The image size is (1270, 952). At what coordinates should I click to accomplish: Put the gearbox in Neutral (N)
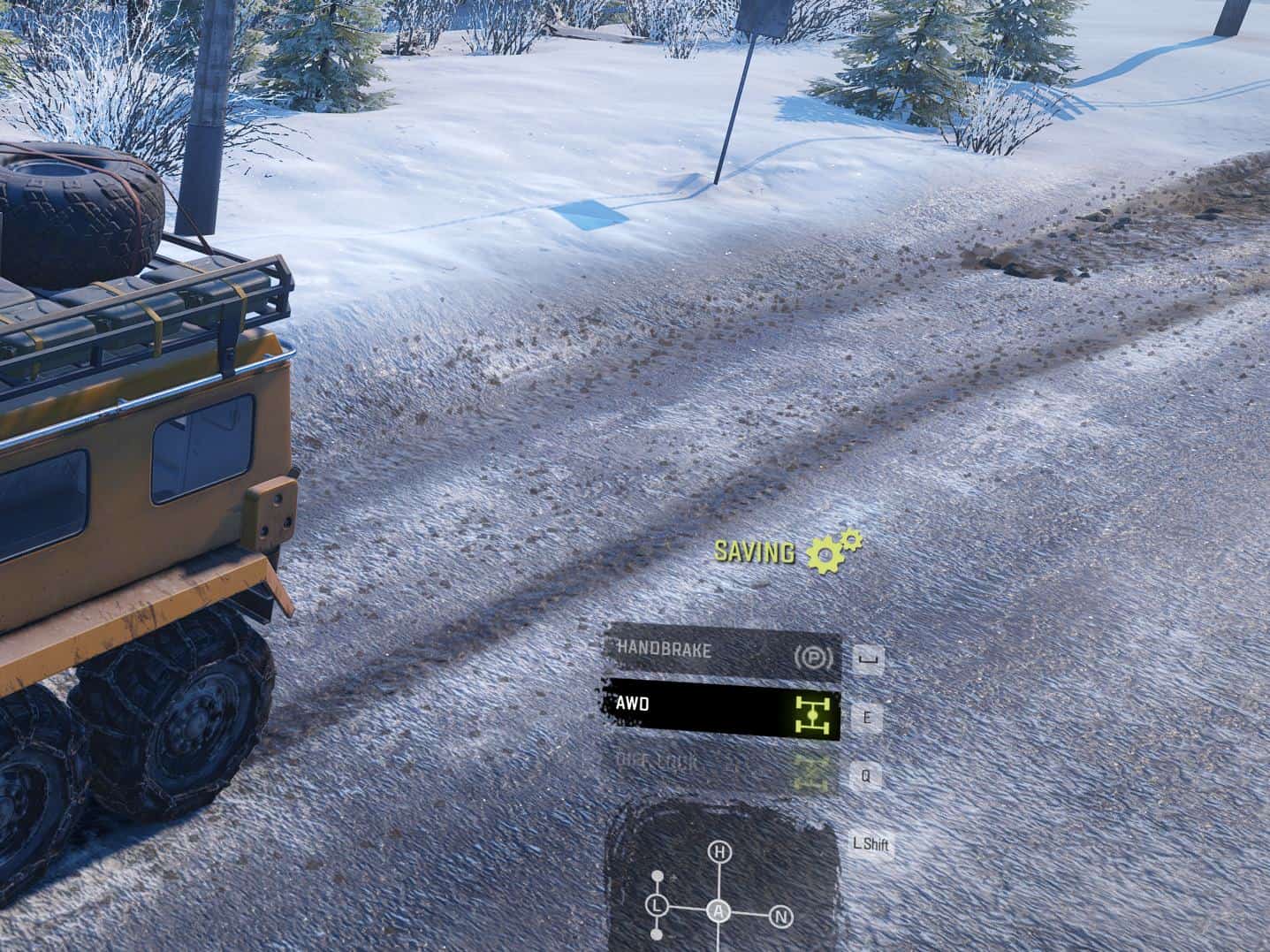click(780, 916)
